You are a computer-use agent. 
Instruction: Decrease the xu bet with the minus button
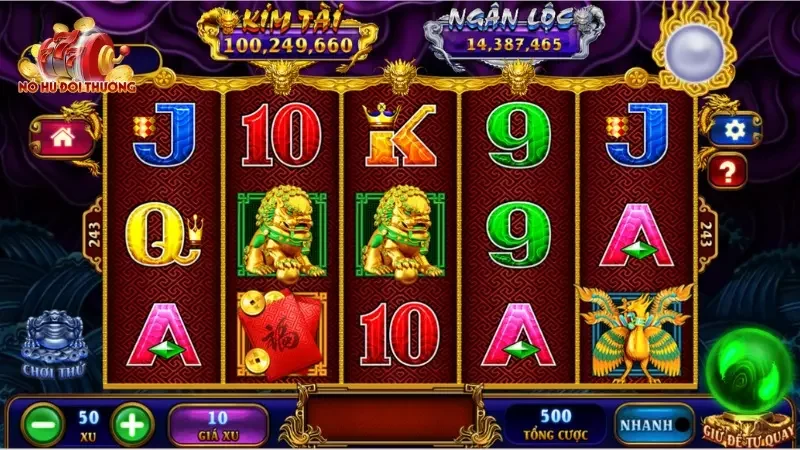point(38,422)
